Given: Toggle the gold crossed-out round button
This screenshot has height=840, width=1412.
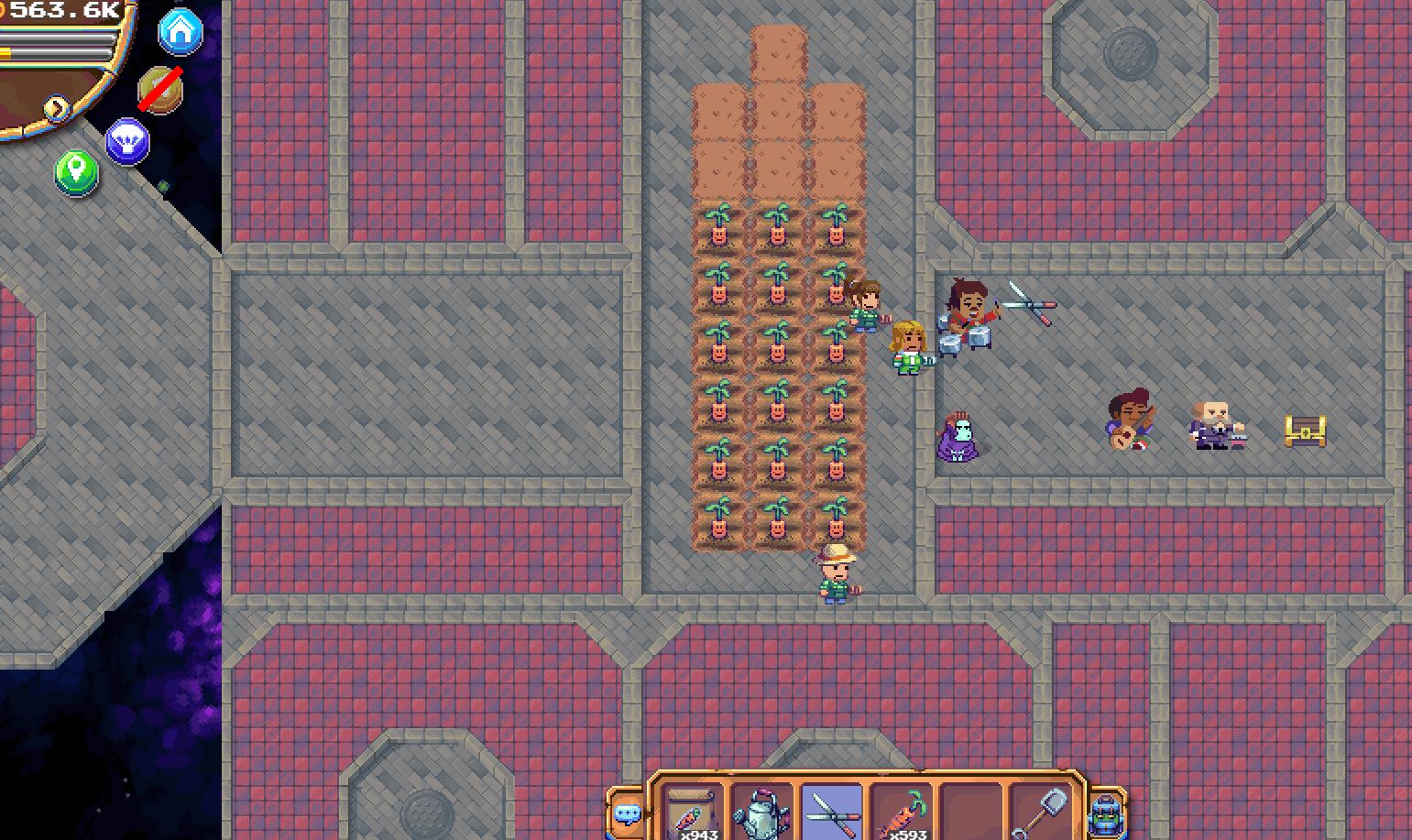Looking at the screenshot, I should pyautogui.click(x=160, y=90).
